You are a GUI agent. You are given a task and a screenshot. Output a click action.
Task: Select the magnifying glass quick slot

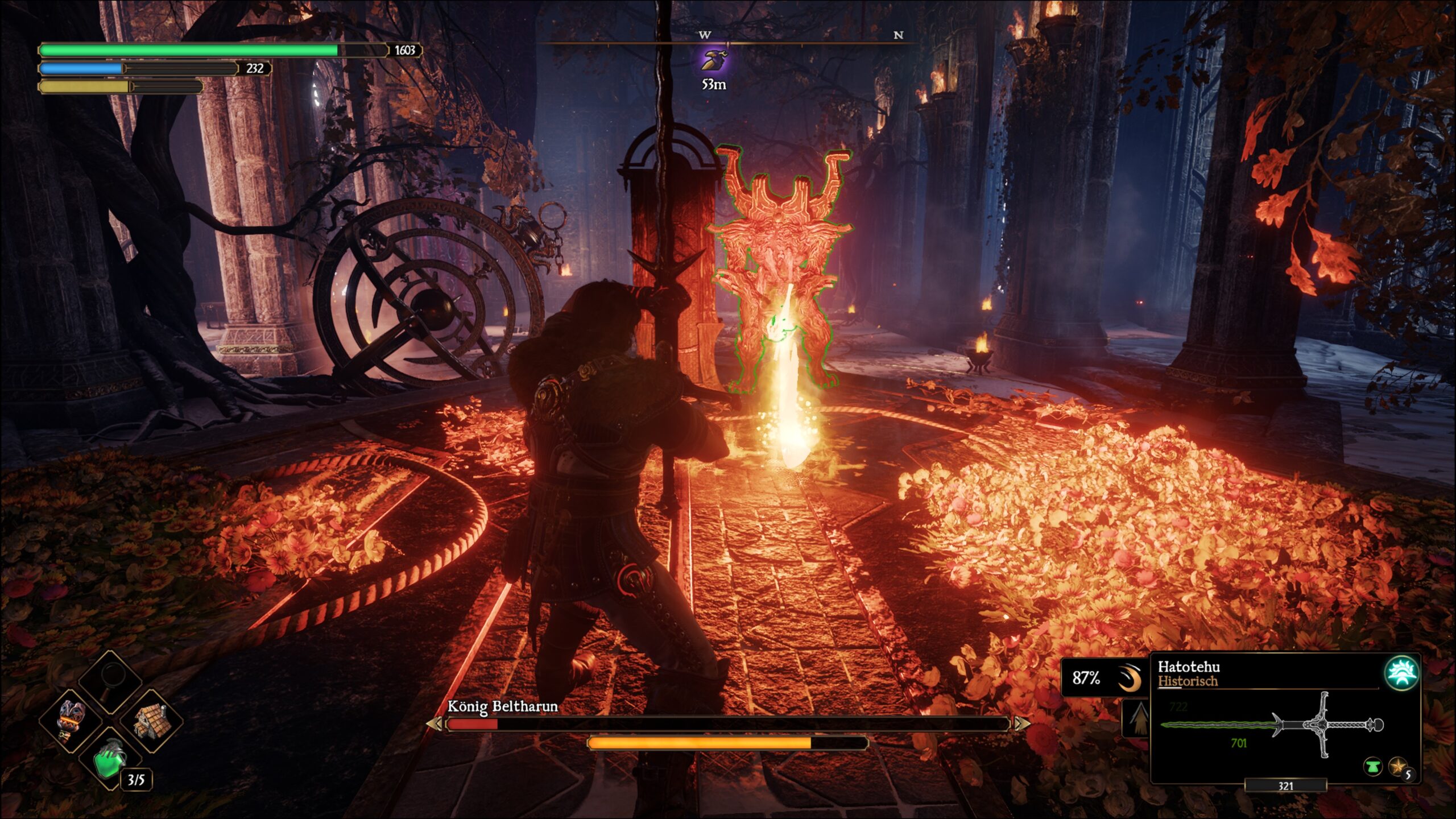click(x=110, y=681)
